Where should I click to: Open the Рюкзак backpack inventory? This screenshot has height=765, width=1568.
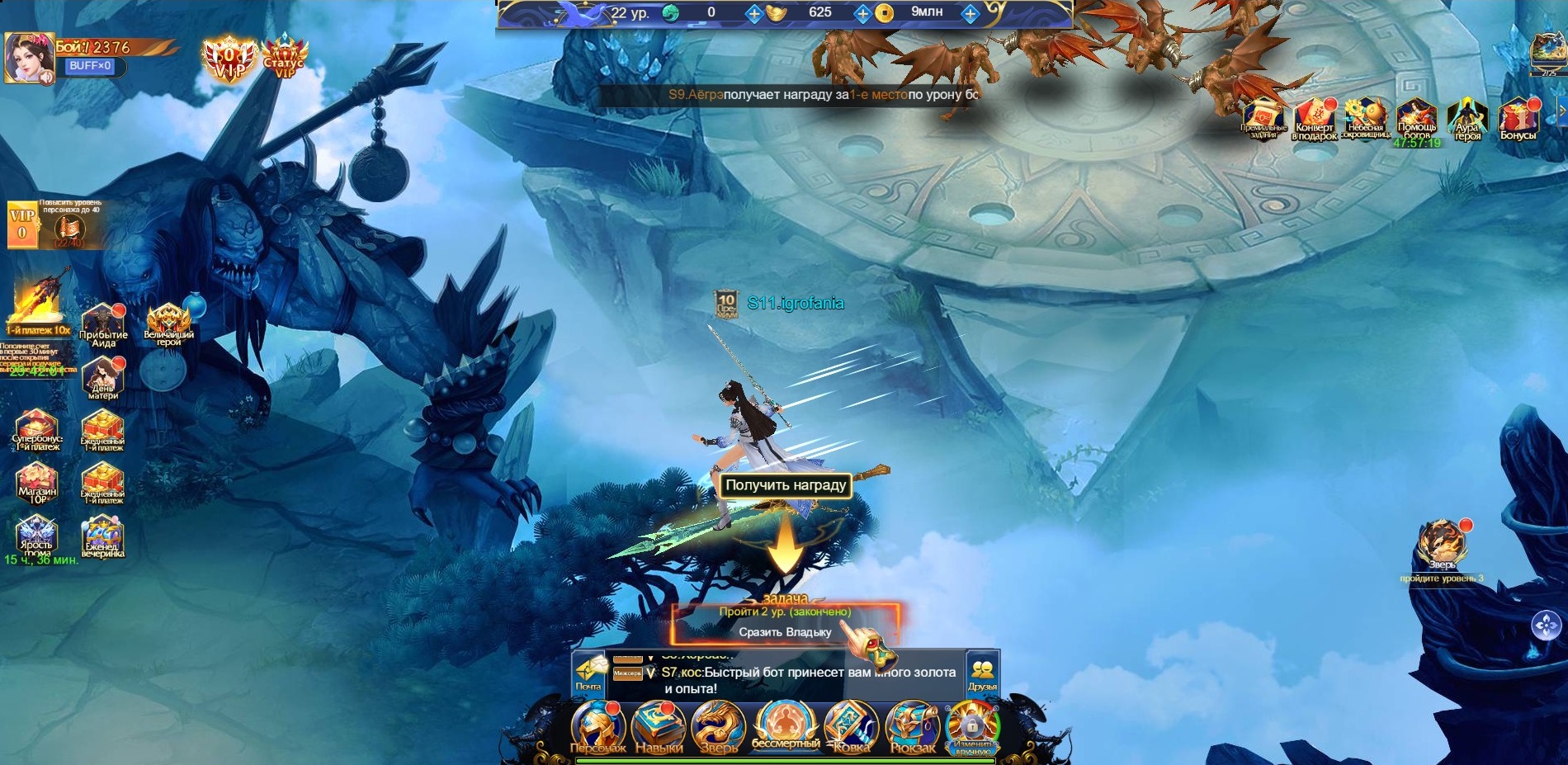912,727
